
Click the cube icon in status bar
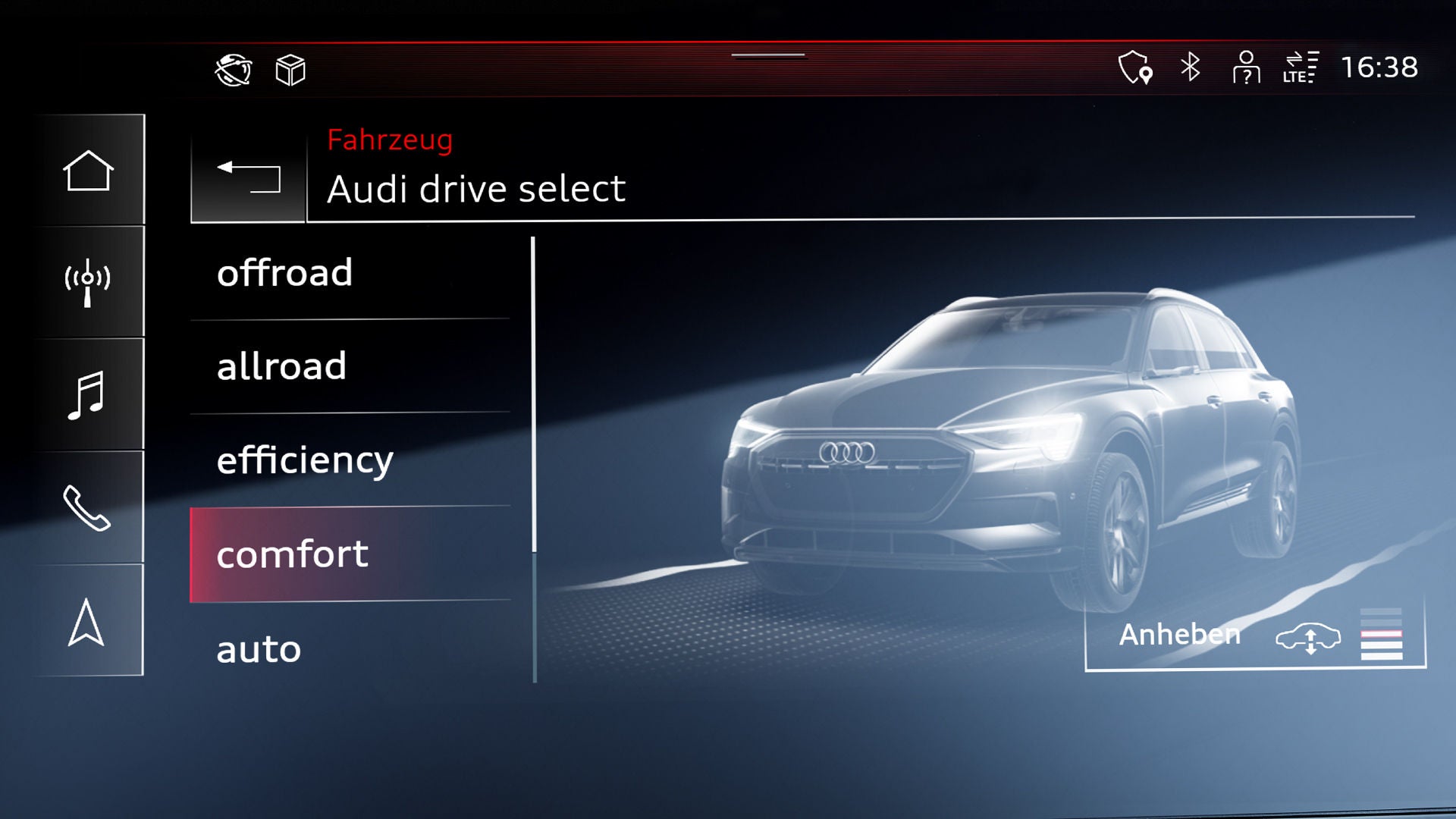(290, 71)
